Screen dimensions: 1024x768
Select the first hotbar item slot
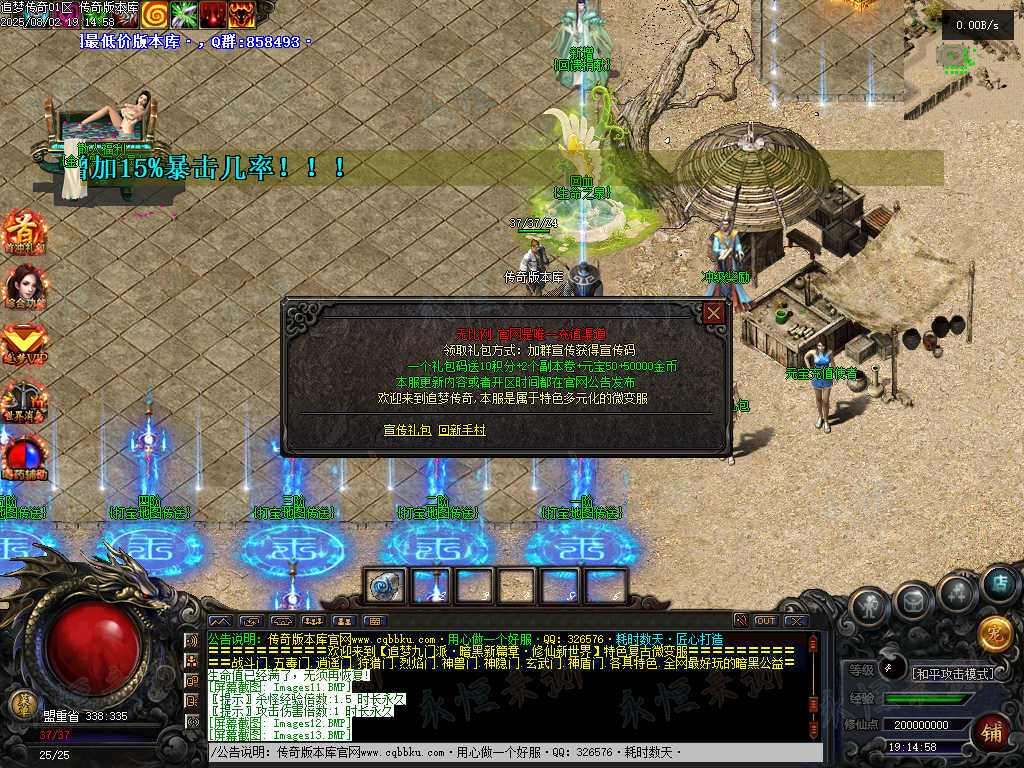[385, 585]
